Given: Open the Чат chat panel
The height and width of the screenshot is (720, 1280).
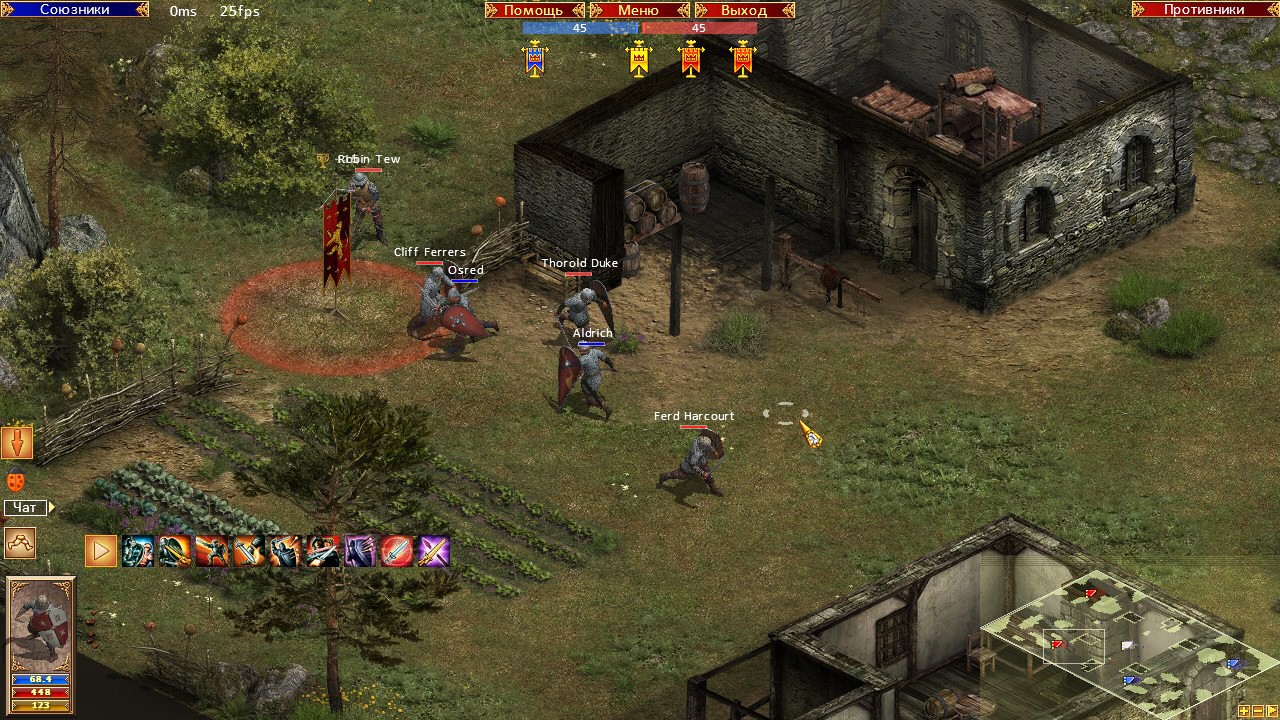Looking at the screenshot, I should [26, 508].
